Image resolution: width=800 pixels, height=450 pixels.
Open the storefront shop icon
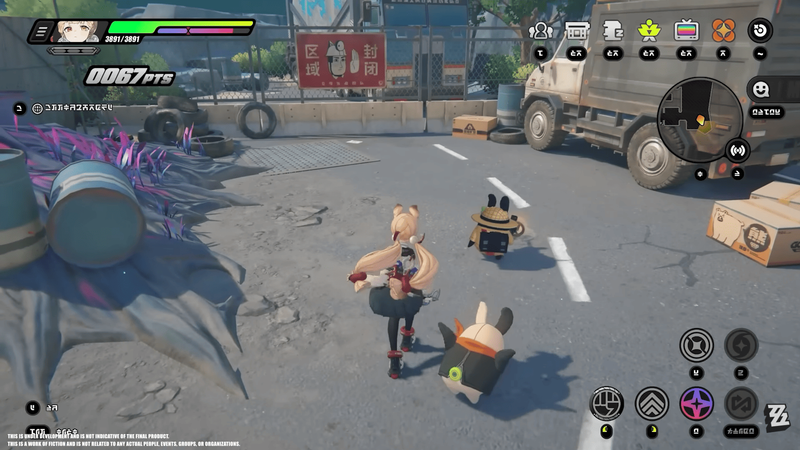[576, 30]
